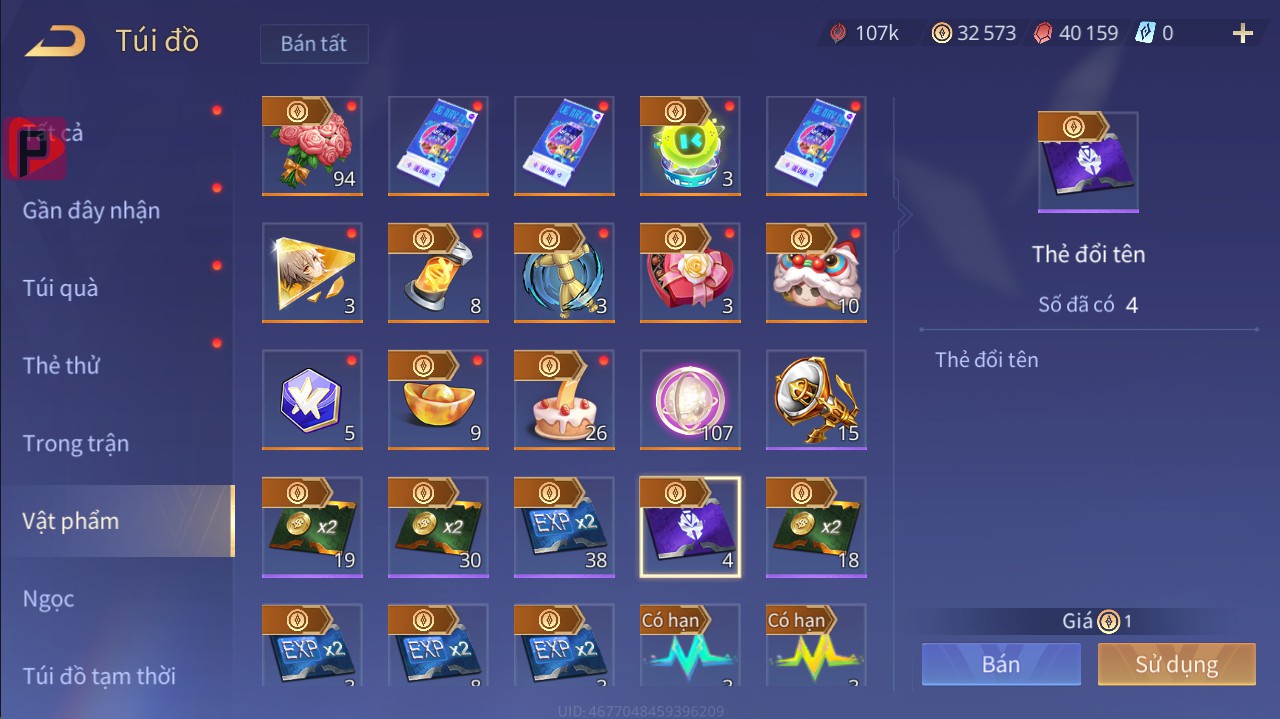Screen dimensions: 1280x719
Task: Sell the item with the Bán button
Action: click(x=1001, y=665)
